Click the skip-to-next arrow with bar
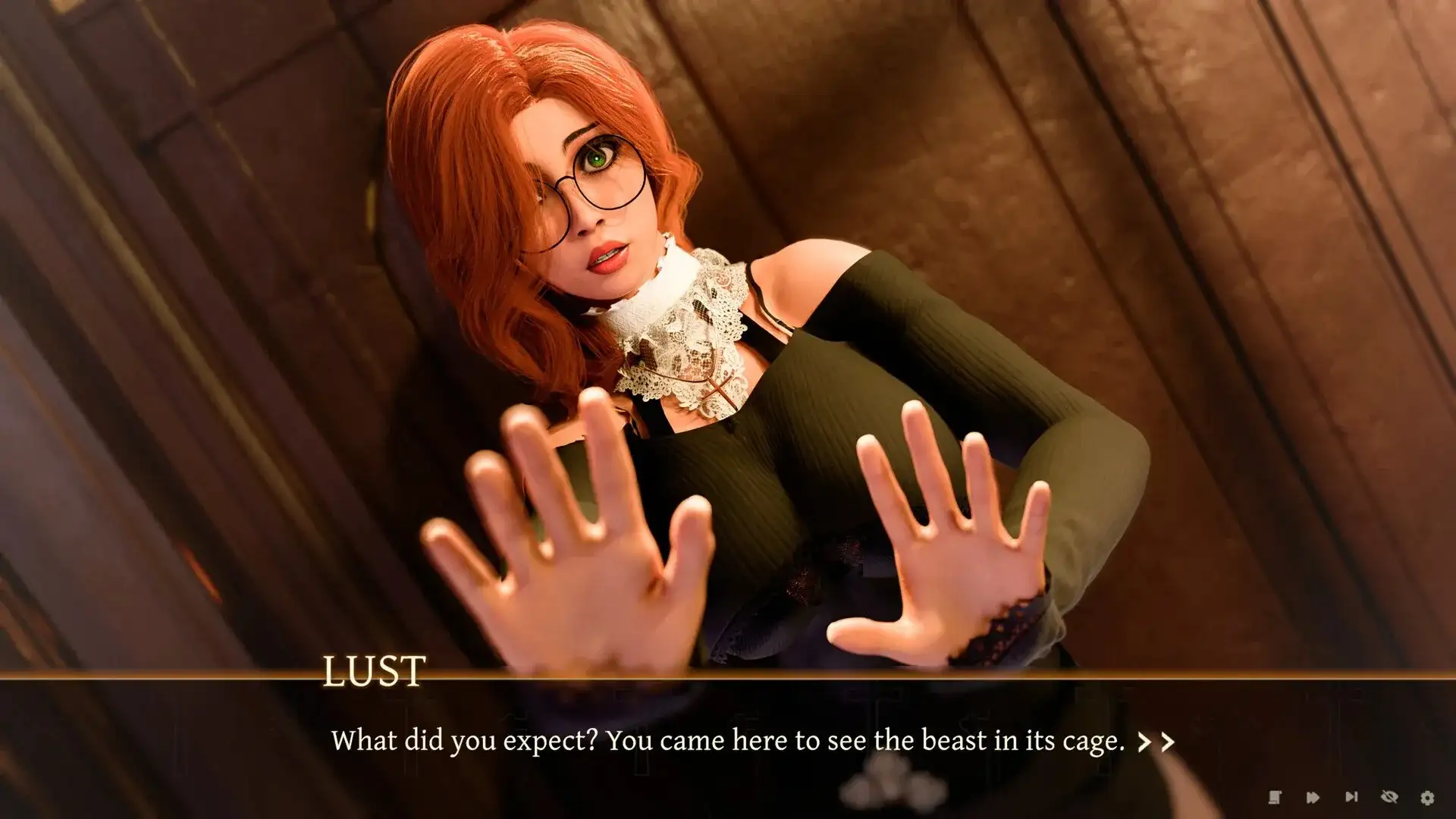Image resolution: width=1456 pixels, height=819 pixels. pos(1351,797)
